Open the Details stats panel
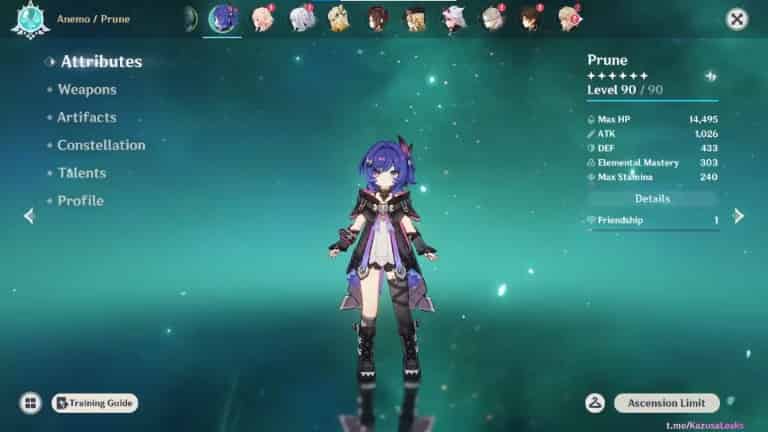This screenshot has width=768, height=432. click(x=652, y=199)
